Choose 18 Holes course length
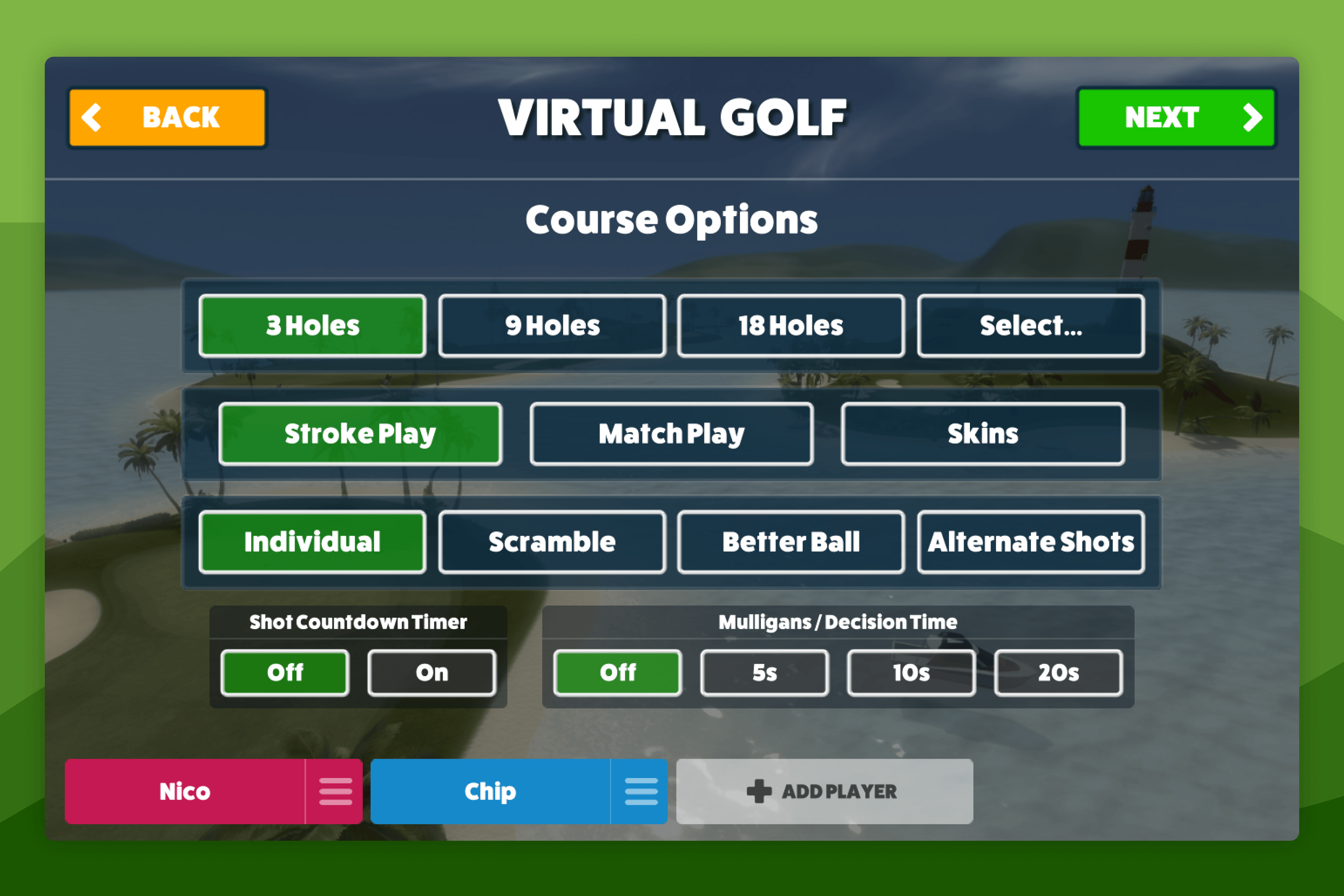This screenshot has width=1344, height=896. pyautogui.click(x=790, y=325)
